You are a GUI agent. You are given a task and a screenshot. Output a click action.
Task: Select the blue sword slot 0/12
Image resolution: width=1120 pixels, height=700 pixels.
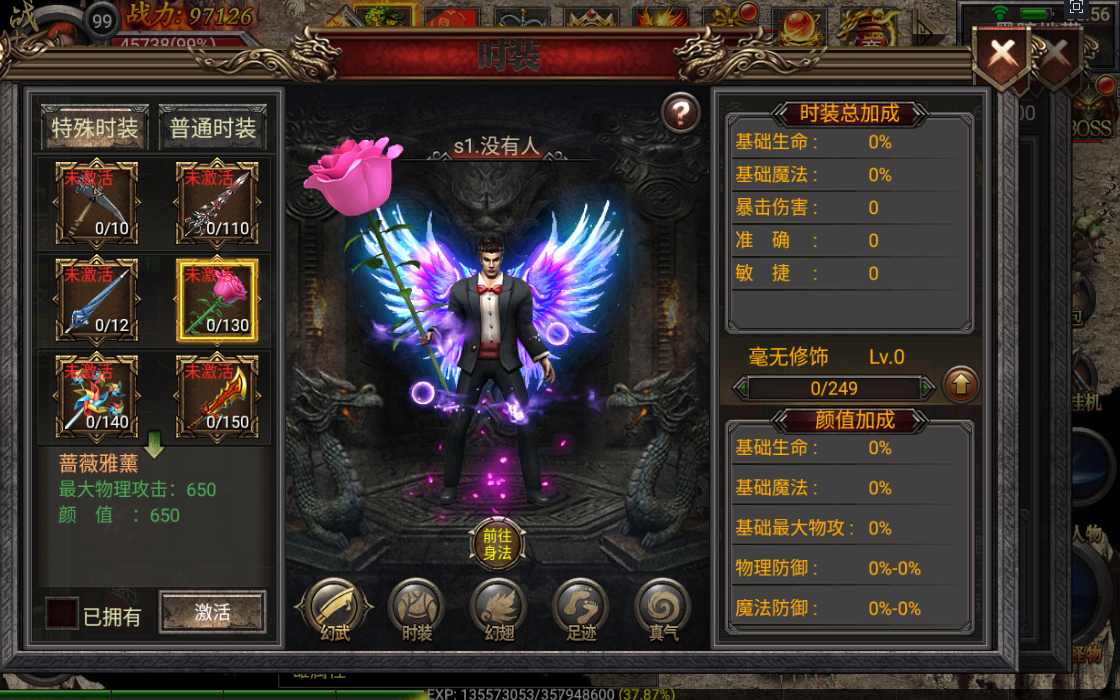pos(96,300)
